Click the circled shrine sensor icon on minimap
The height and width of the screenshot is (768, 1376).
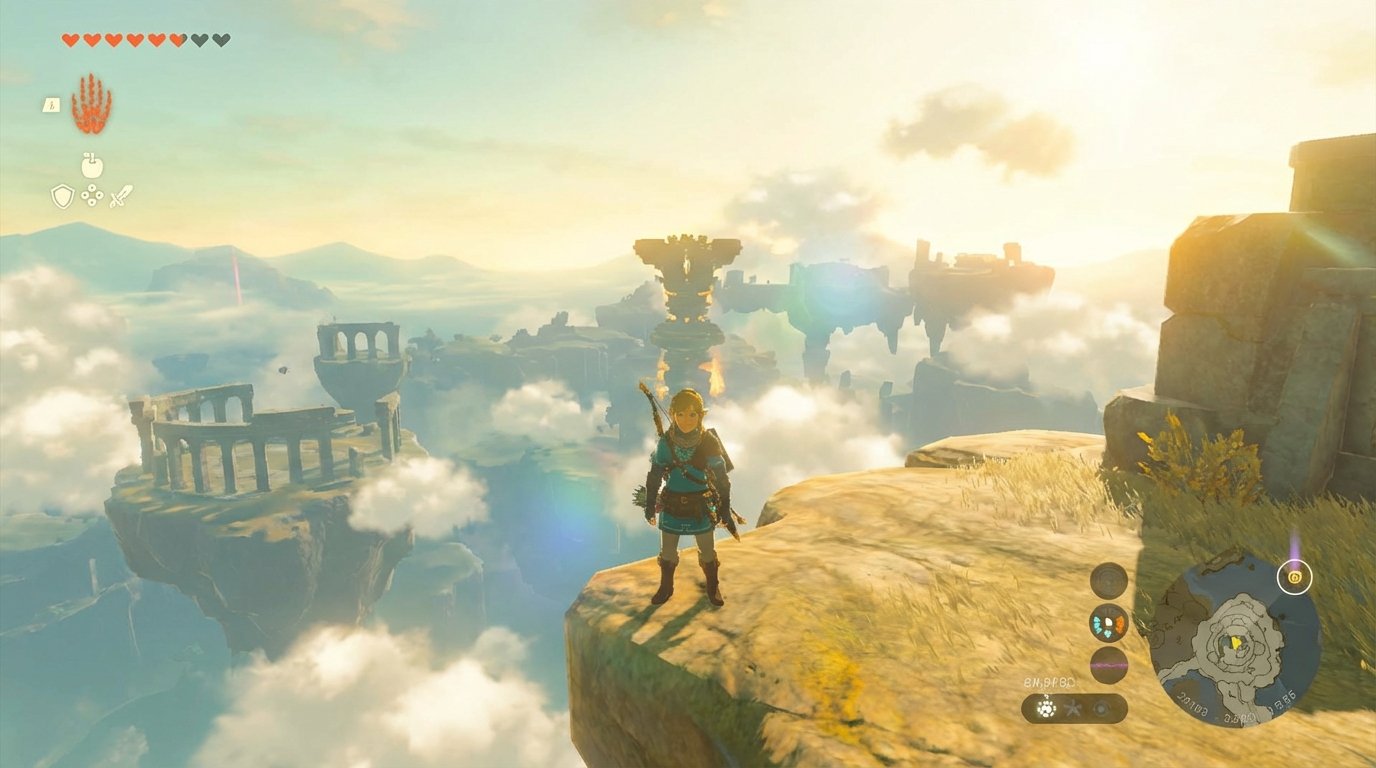(x=1293, y=576)
